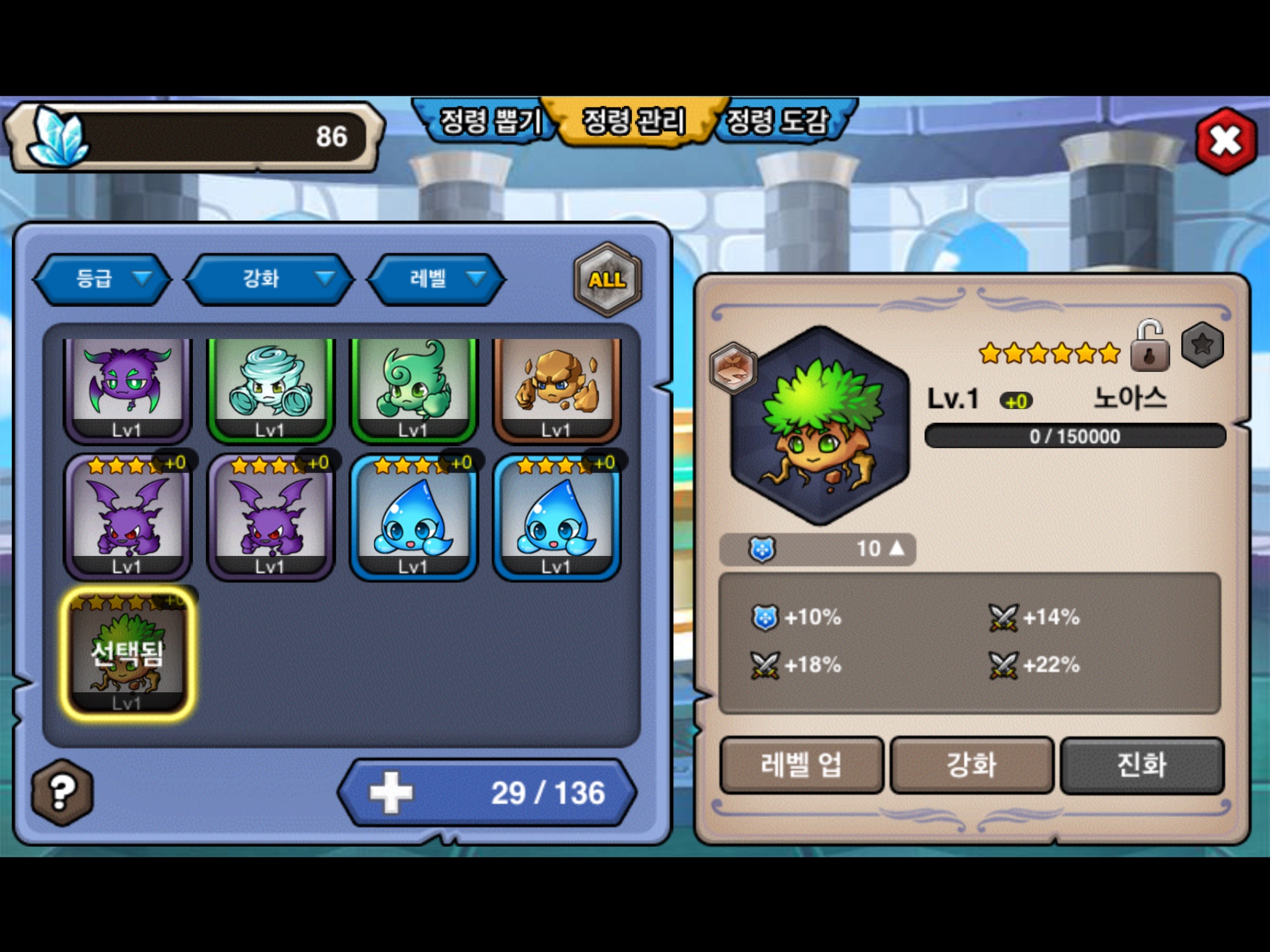
Task: Choose the pale teal whirlwind spirit
Action: pyautogui.click(x=270, y=388)
